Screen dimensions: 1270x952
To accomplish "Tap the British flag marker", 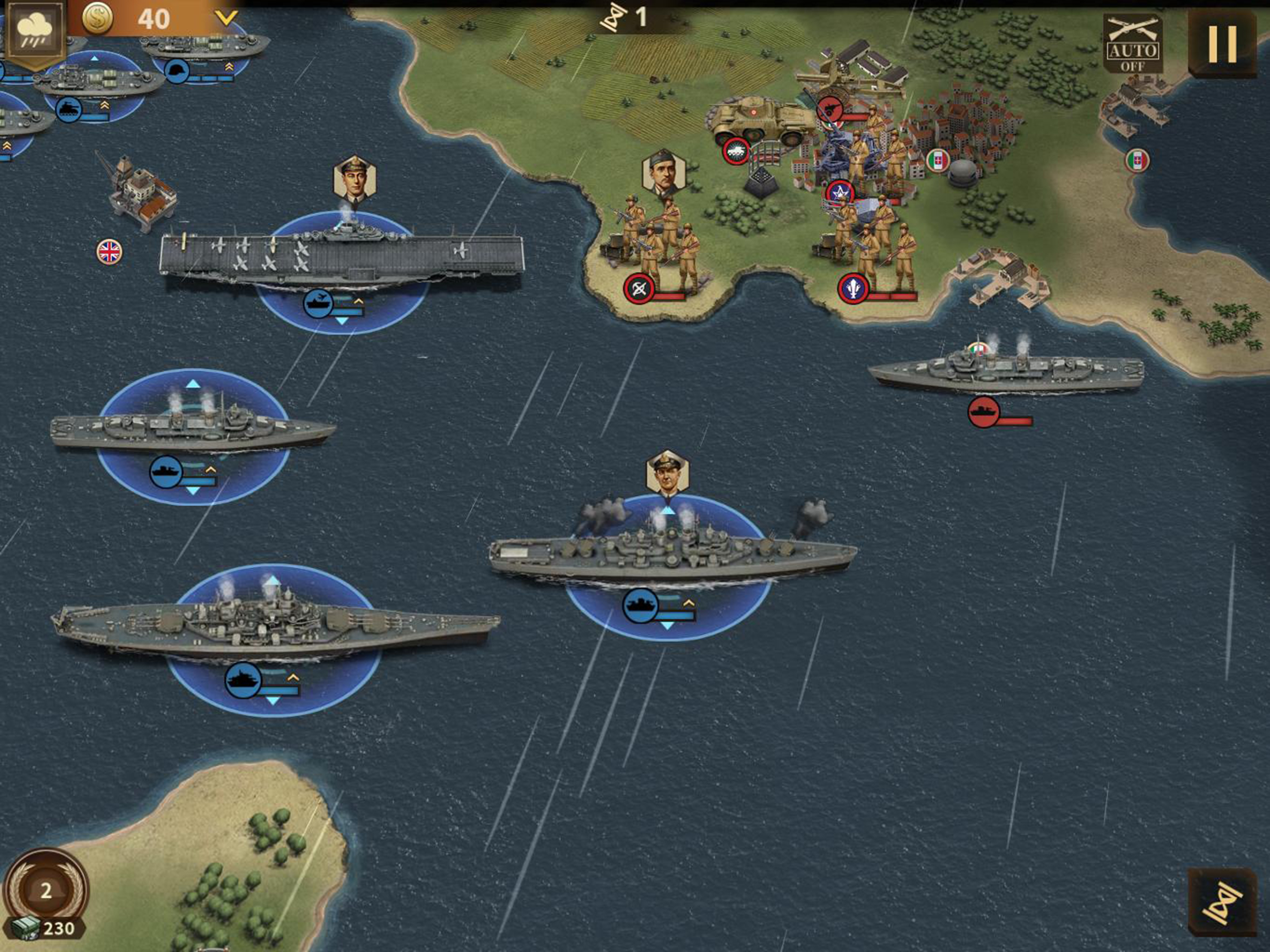I will 109,251.
